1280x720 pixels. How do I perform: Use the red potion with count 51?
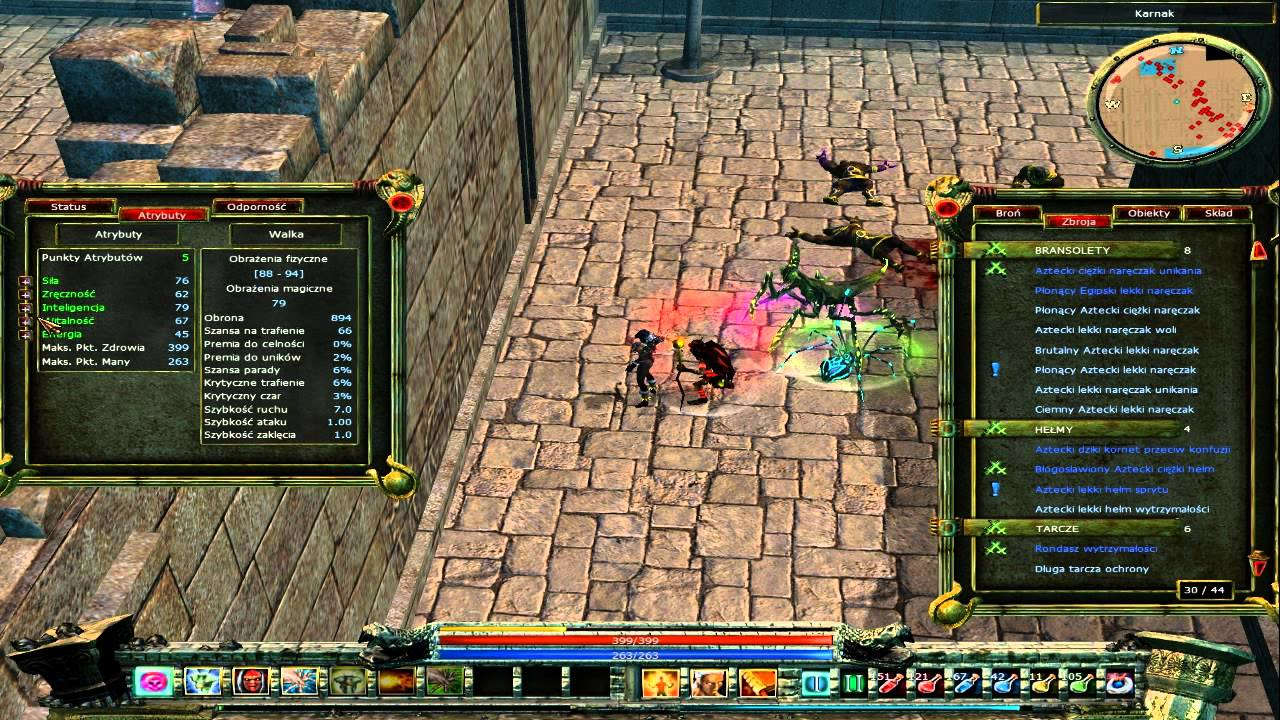[889, 683]
